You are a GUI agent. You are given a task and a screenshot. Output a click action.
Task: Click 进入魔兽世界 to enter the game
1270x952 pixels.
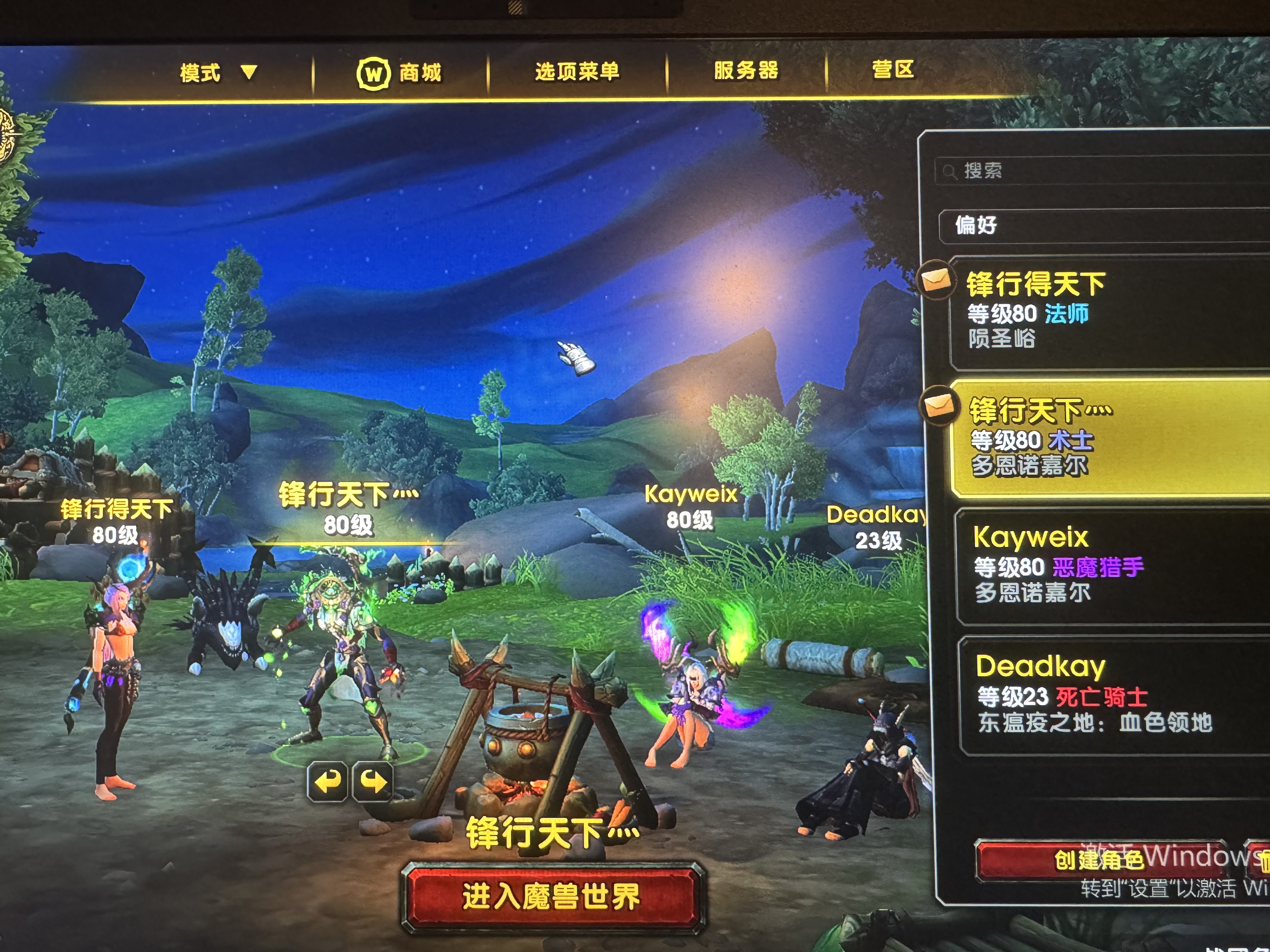551,896
